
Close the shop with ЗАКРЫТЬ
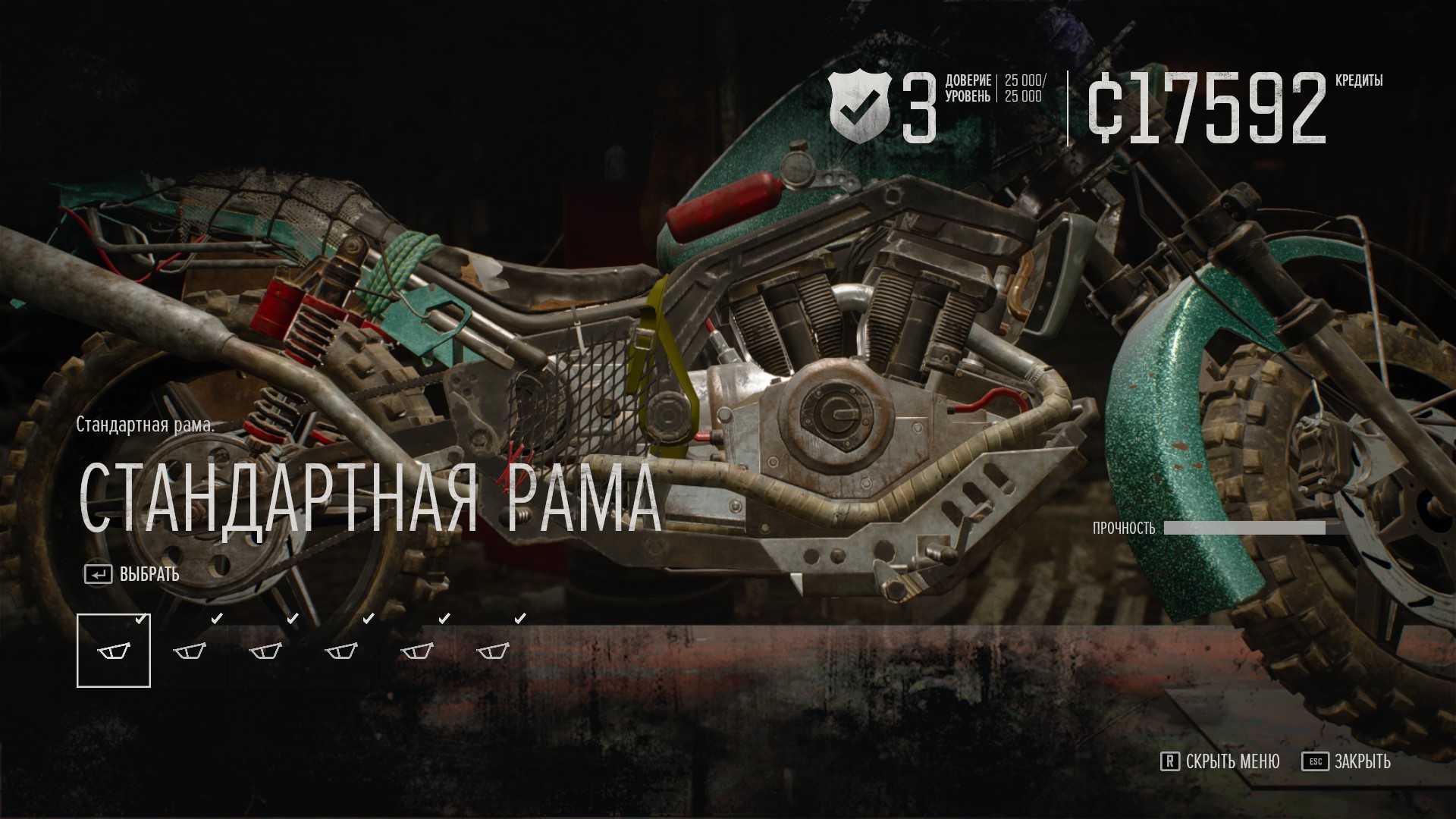tap(1347, 761)
